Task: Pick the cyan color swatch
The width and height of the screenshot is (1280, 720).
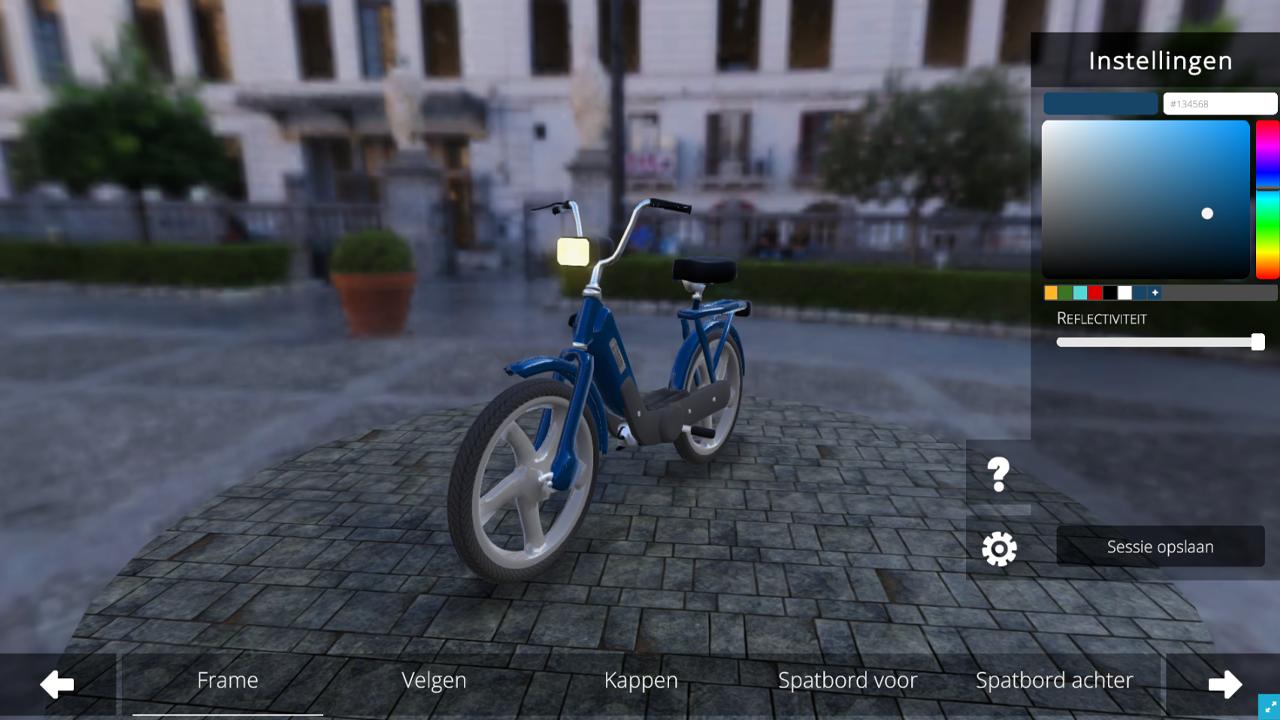Action: click(x=1080, y=293)
